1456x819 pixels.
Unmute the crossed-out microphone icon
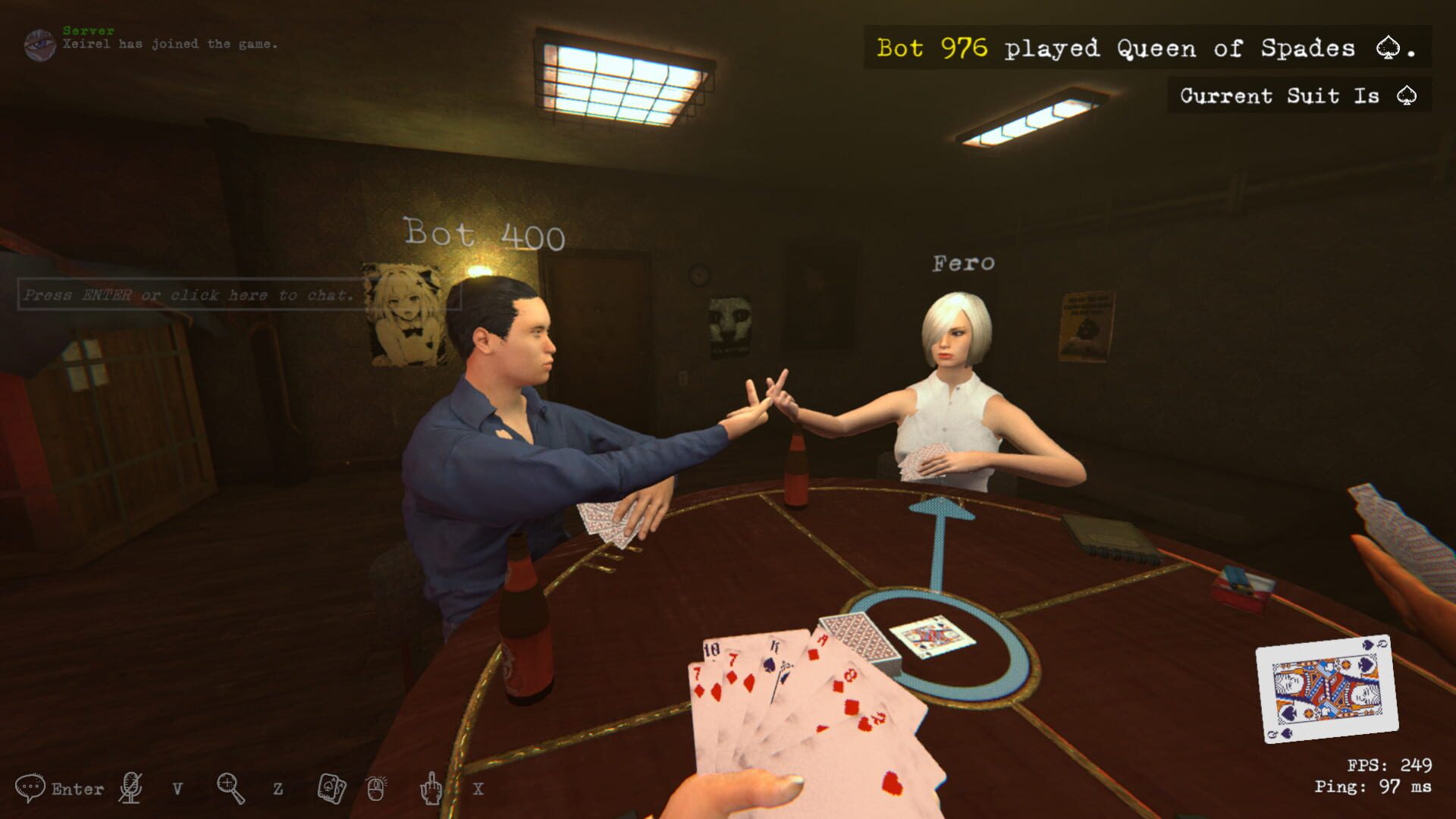129,789
